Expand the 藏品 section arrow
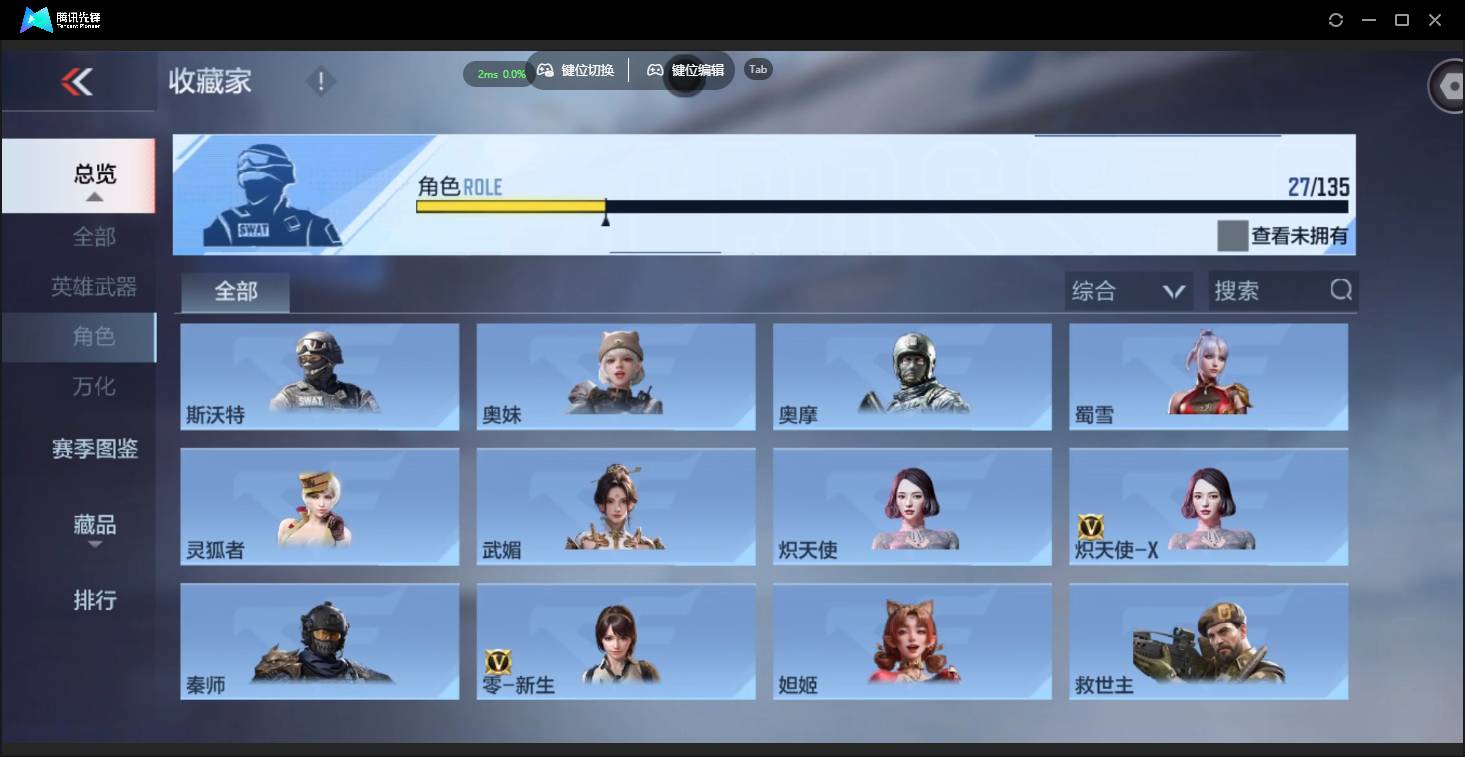 95,544
